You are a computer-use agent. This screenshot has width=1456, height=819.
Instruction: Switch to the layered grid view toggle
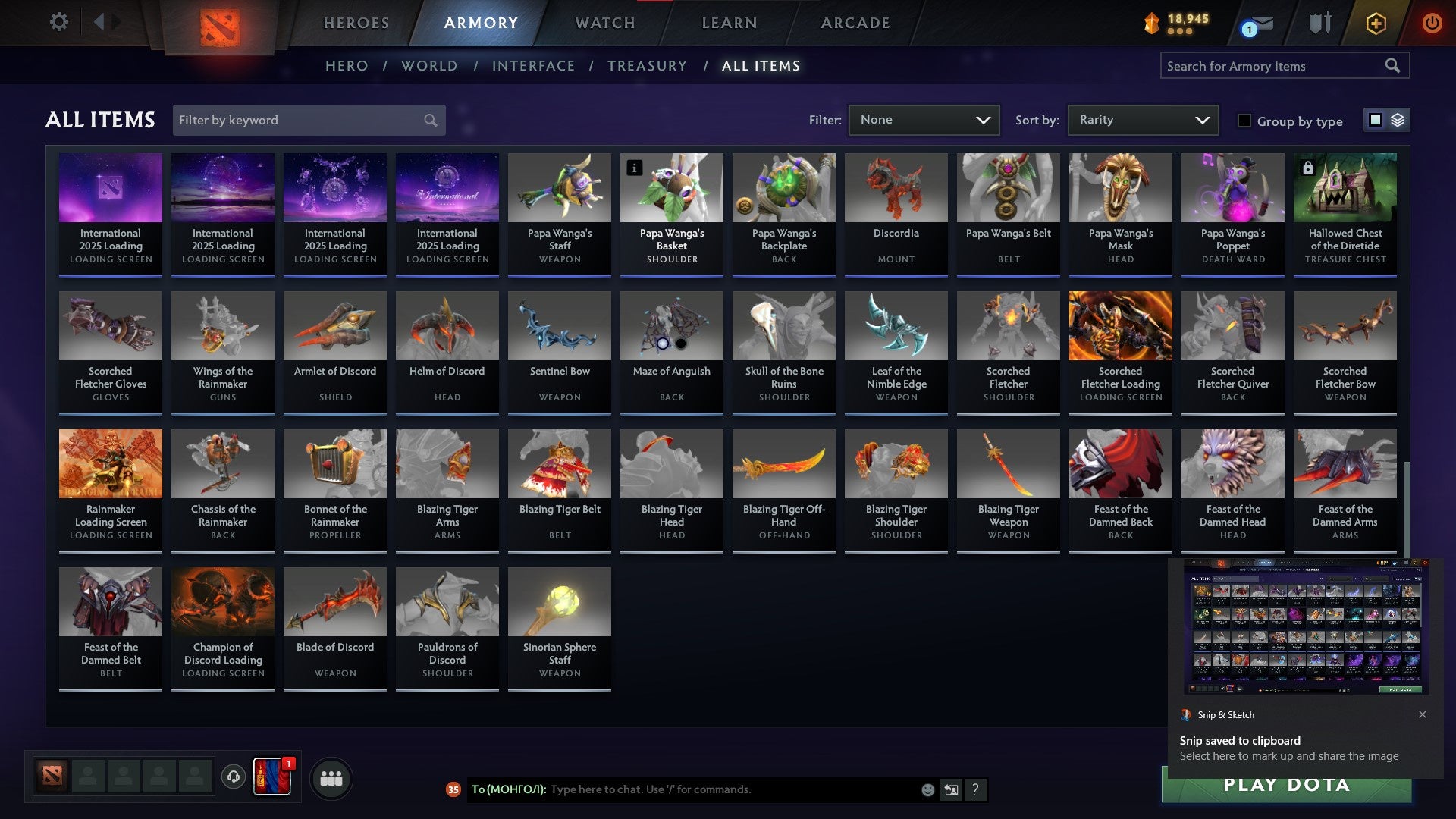coord(1397,120)
